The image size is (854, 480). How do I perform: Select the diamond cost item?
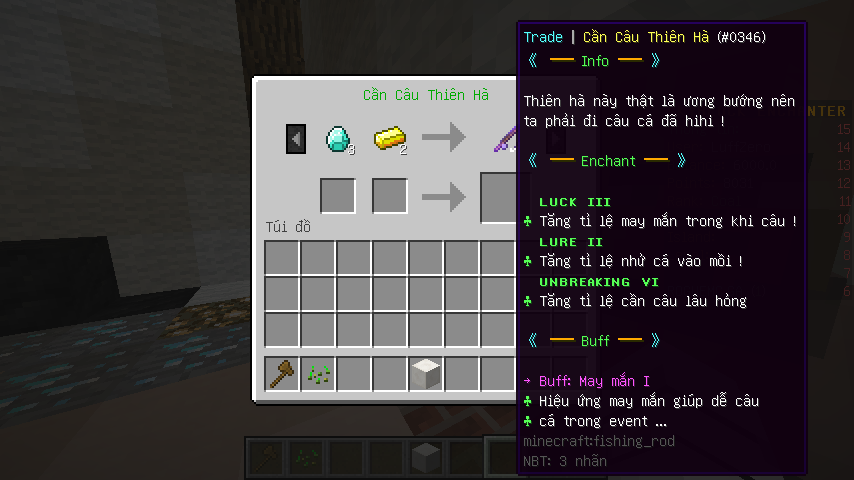click(x=338, y=138)
